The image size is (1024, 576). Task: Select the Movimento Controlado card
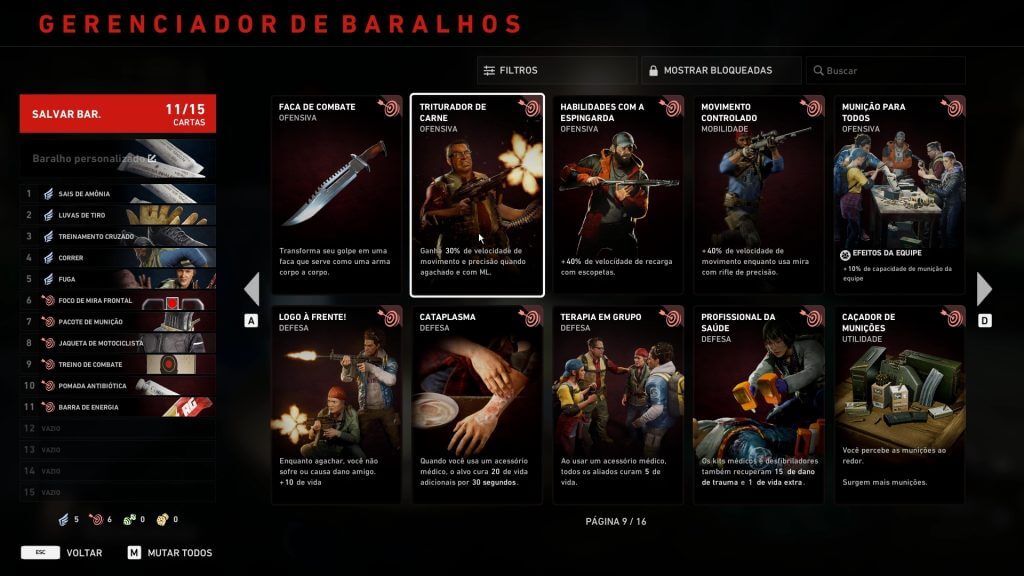(x=759, y=195)
